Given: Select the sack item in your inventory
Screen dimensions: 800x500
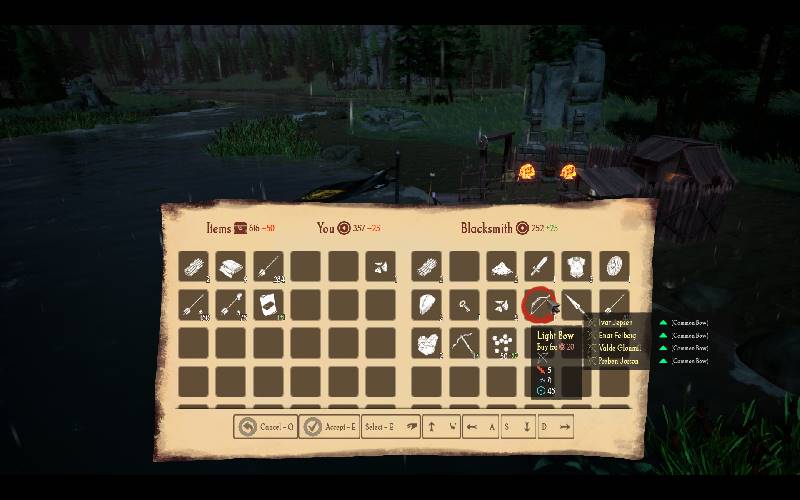Looking at the screenshot, I should [x=268, y=304].
